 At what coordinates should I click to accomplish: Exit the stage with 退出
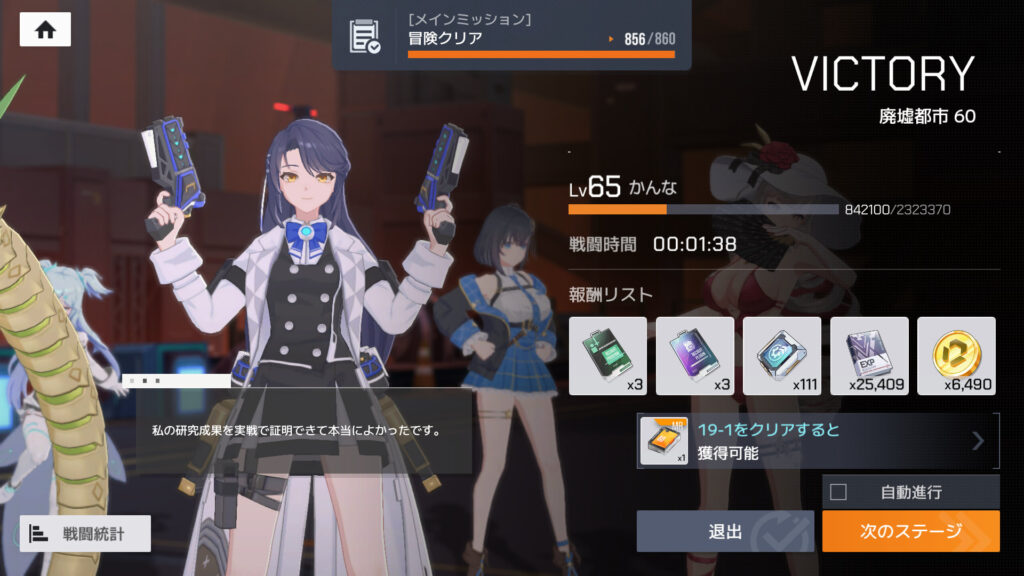pyautogui.click(x=725, y=531)
